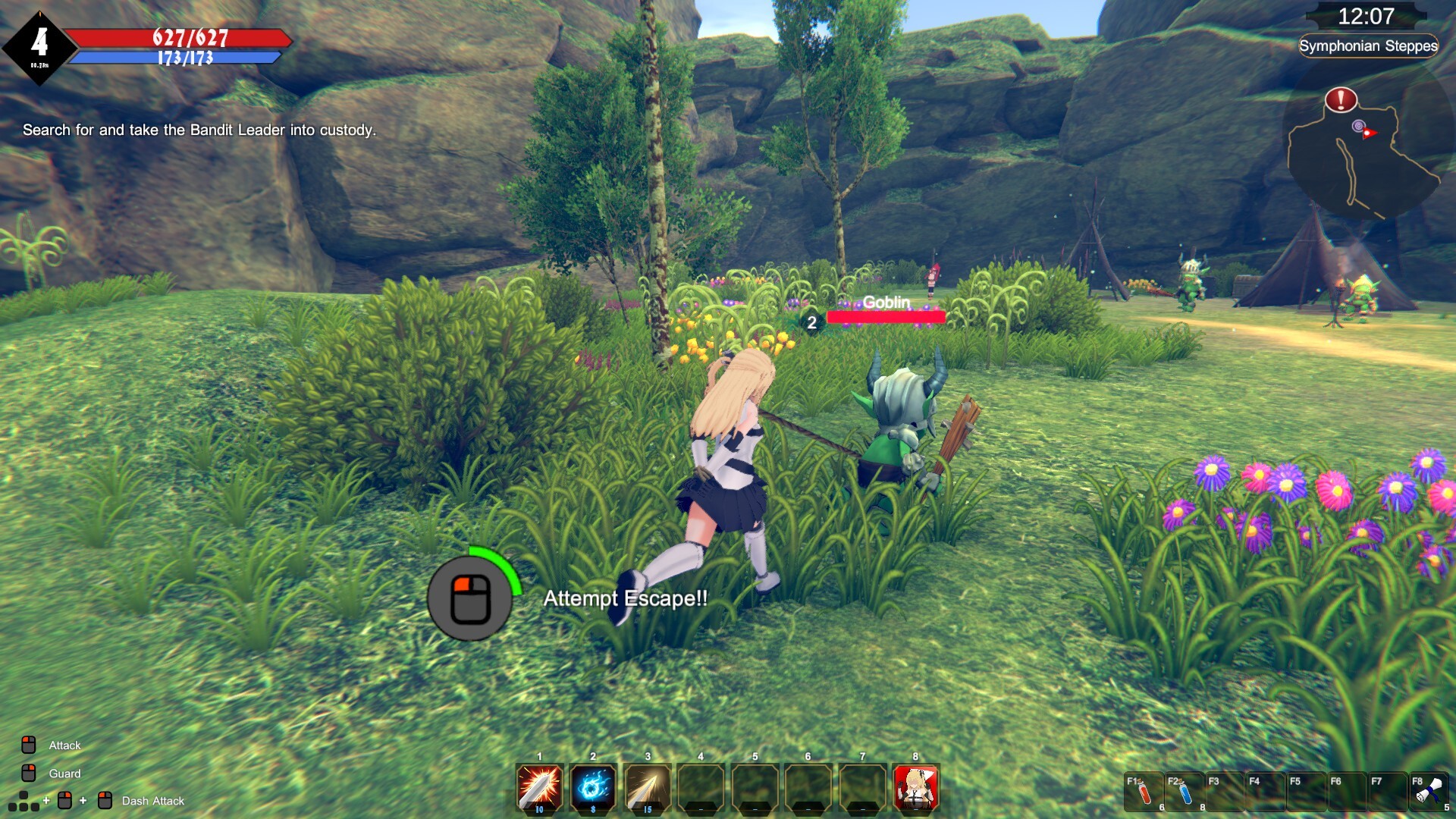Use the blue mana potion
The image size is (1456, 819).
(1185, 792)
